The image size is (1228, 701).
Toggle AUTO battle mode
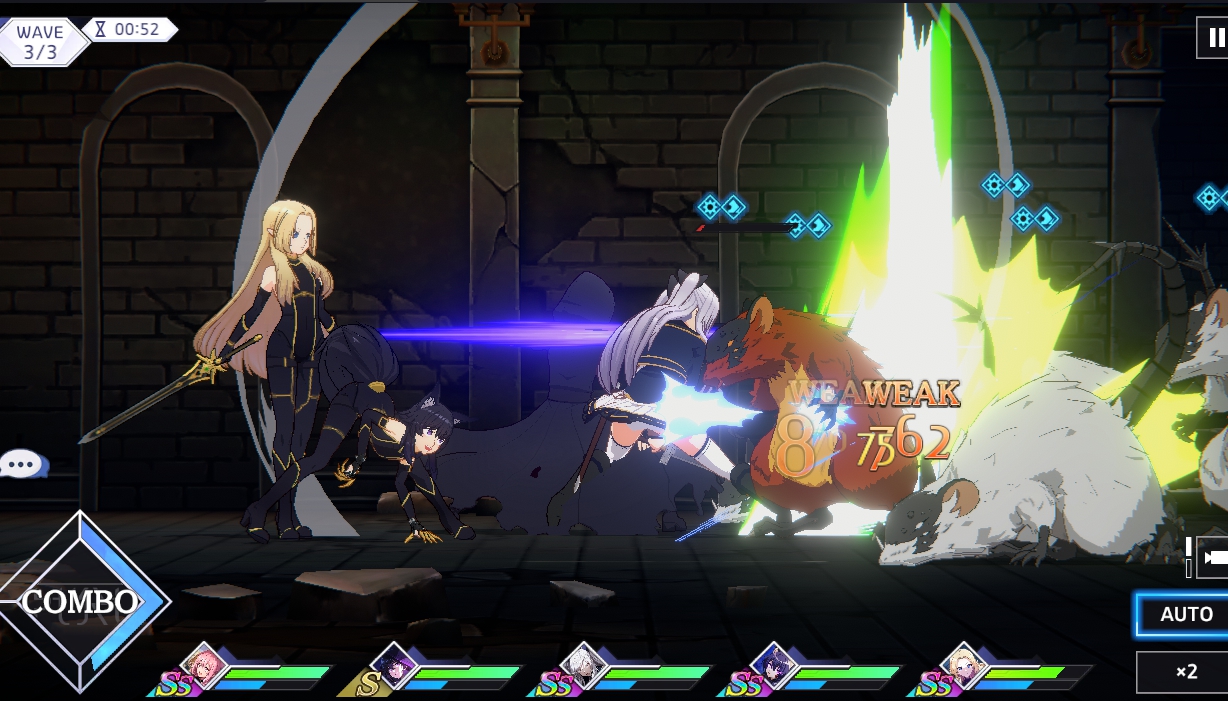(1185, 614)
